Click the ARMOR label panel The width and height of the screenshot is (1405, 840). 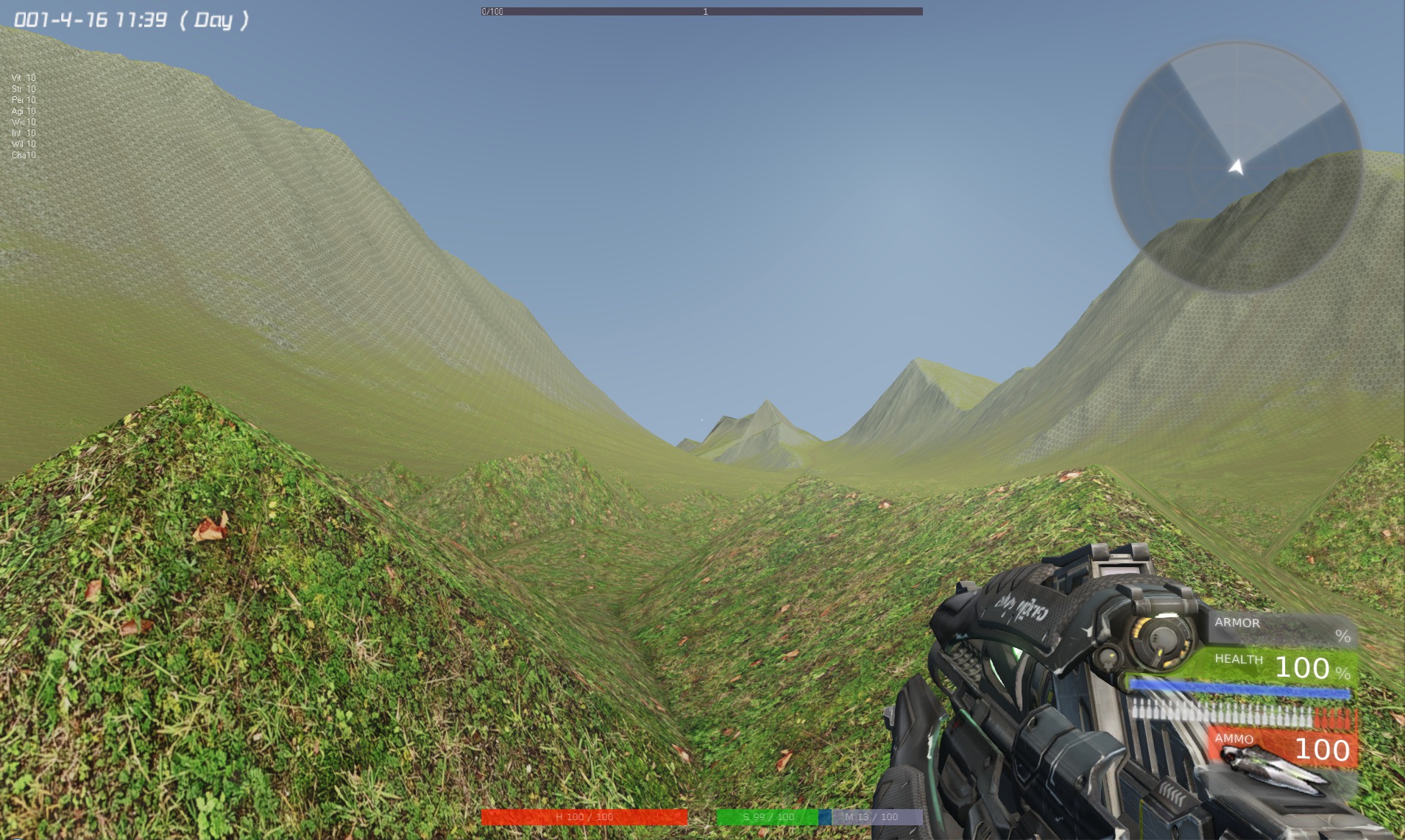(x=1239, y=623)
